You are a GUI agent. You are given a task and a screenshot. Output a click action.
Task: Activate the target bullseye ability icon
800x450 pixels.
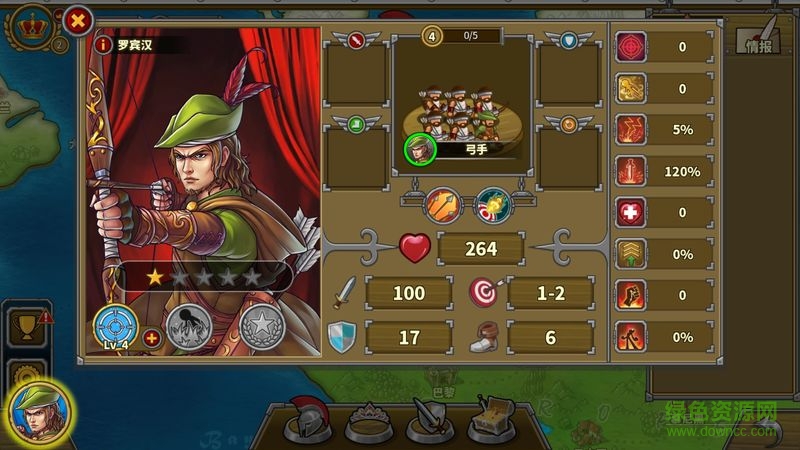point(492,206)
